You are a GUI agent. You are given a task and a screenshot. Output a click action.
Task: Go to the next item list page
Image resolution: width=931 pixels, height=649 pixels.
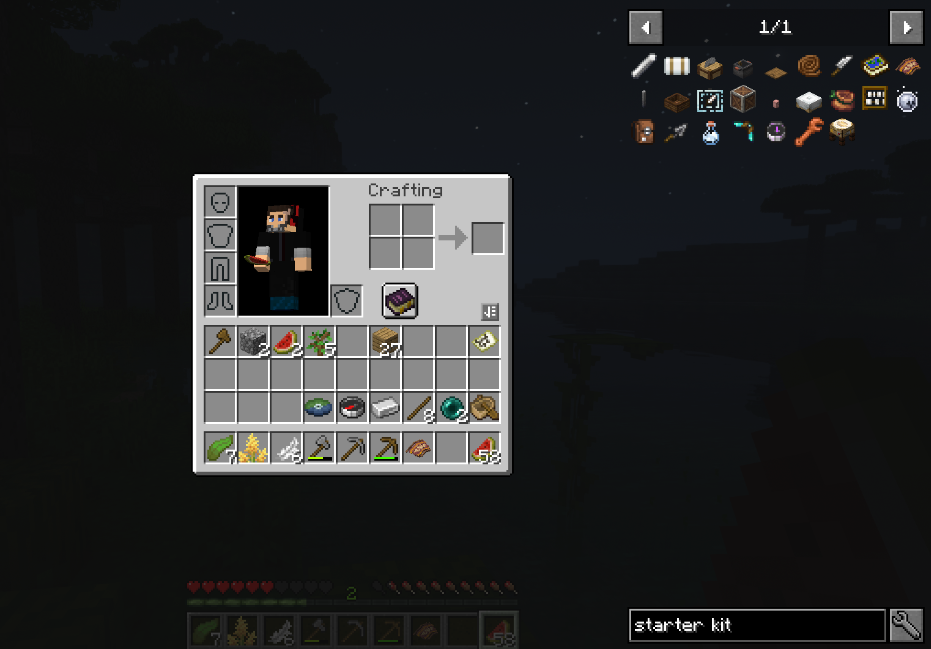tap(906, 27)
